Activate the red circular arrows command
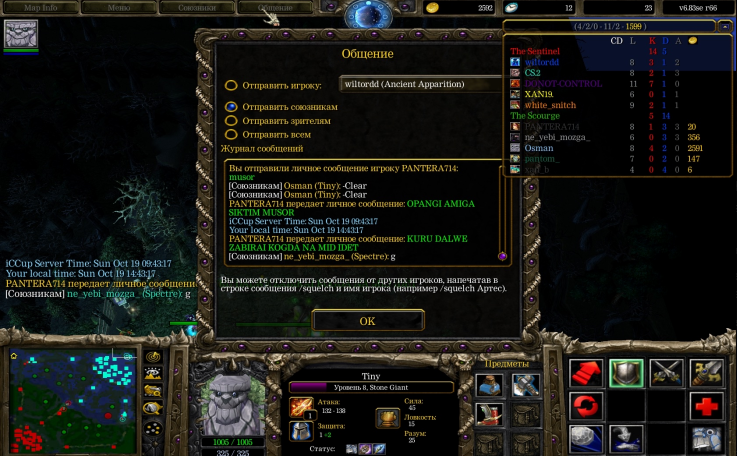Screen dimensions: 737x456 pos(586,406)
